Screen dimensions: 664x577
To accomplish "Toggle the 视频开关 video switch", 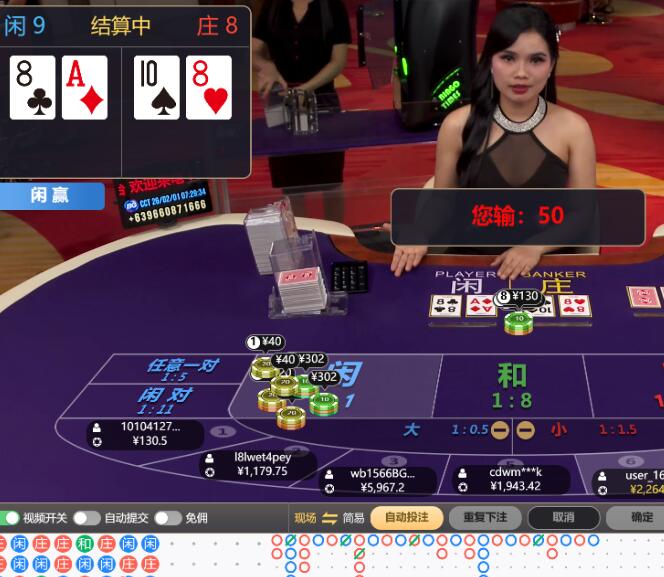I will (11, 518).
